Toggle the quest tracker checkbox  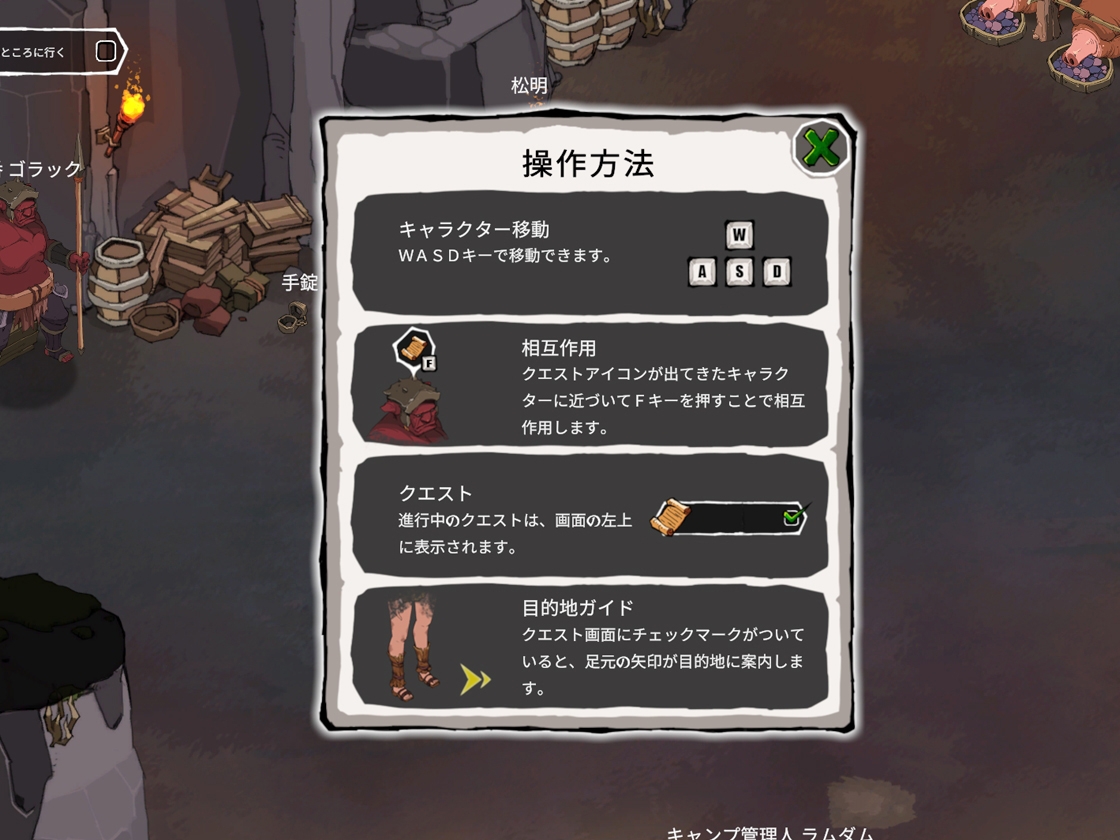point(106,51)
